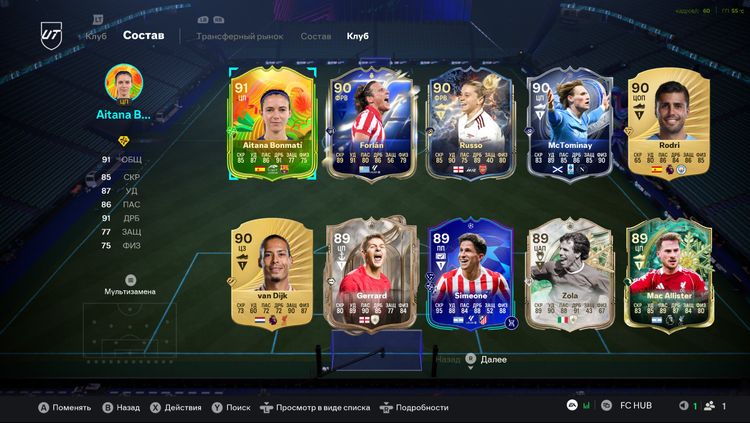Image resolution: width=750 pixels, height=423 pixels.
Task: Select the McTominay player card
Action: click(569, 123)
